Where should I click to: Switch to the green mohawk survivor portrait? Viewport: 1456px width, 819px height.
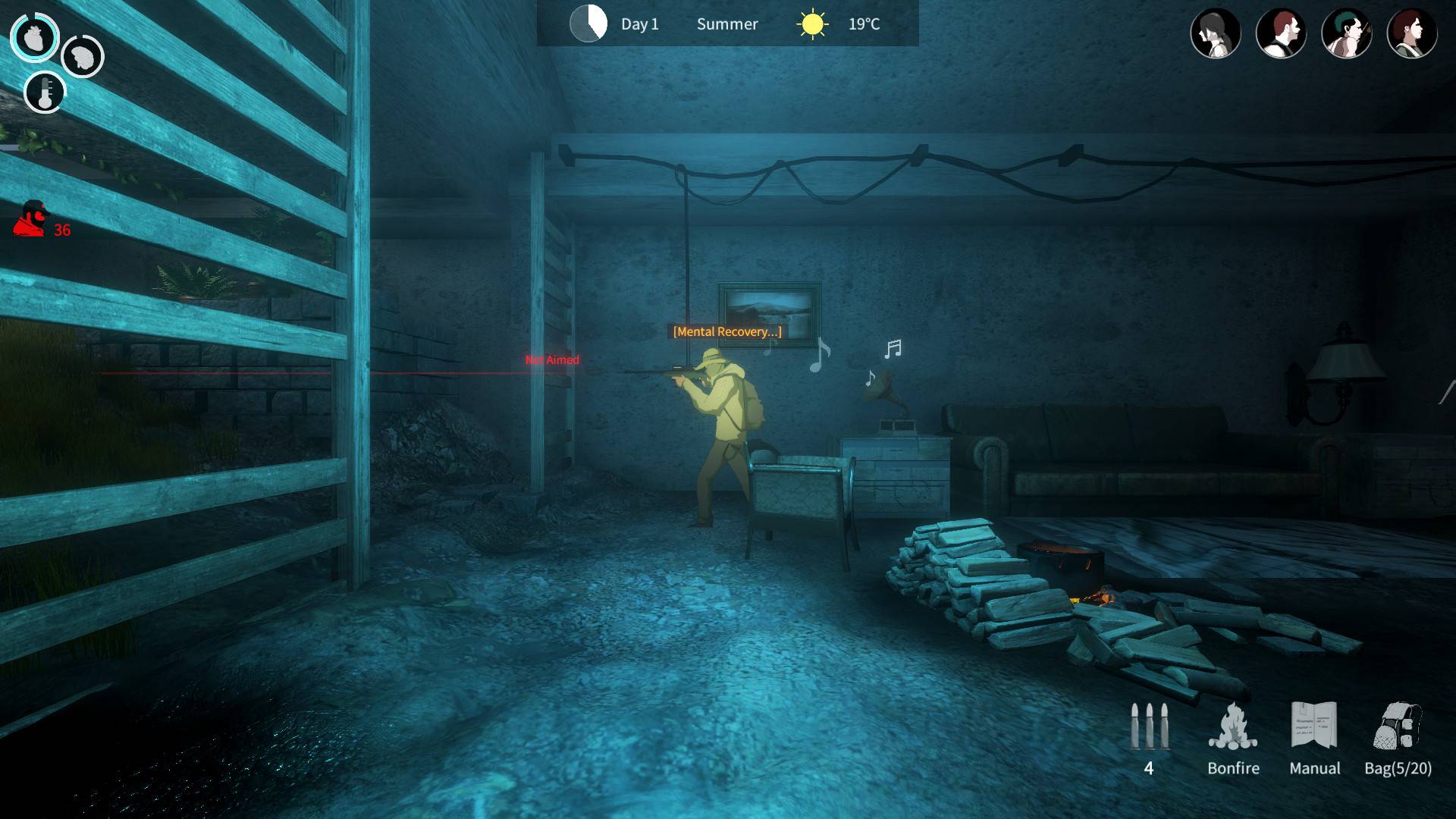pos(1346,33)
